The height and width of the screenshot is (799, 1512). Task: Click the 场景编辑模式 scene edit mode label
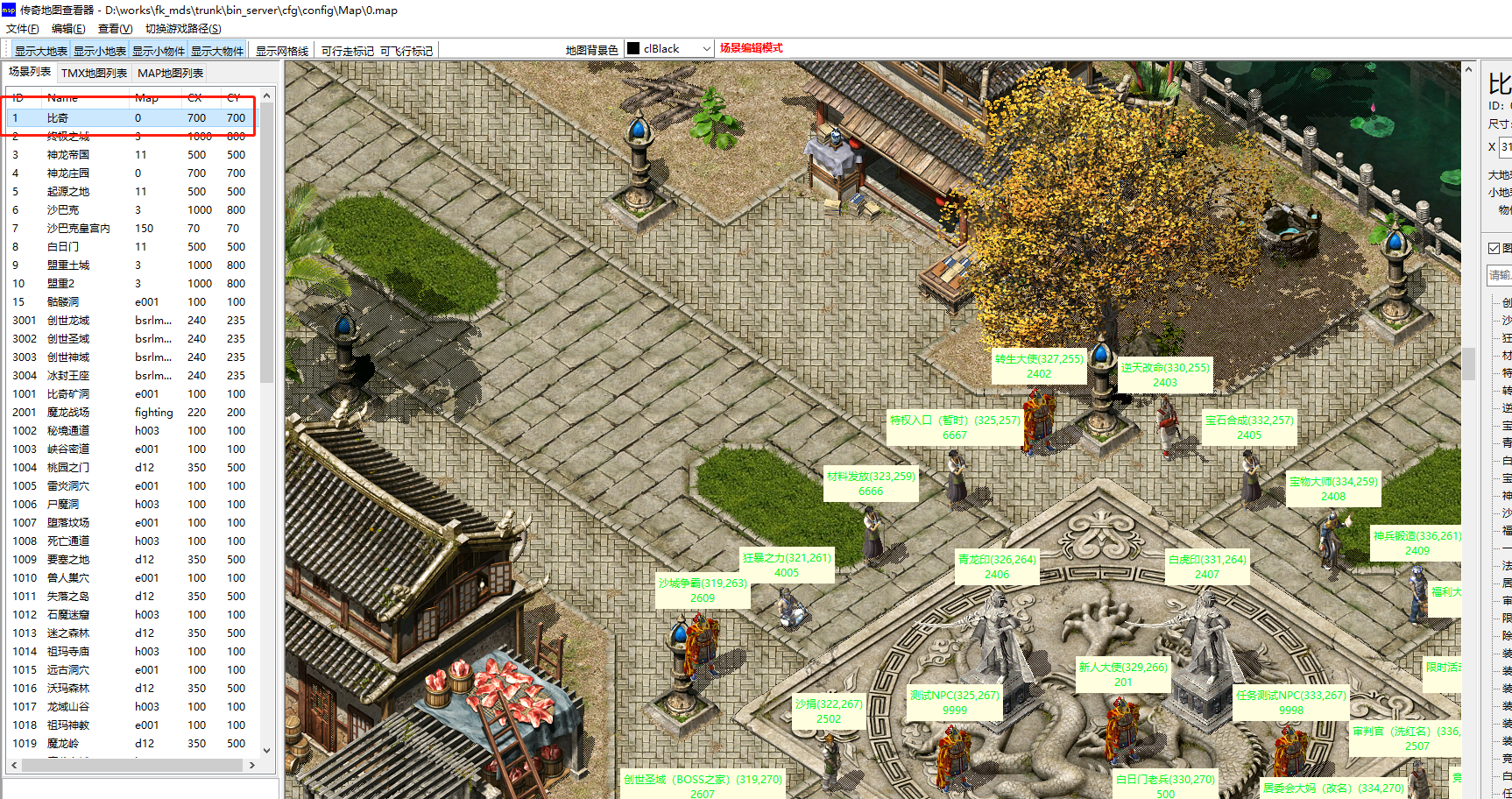pyautogui.click(x=751, y=48)
